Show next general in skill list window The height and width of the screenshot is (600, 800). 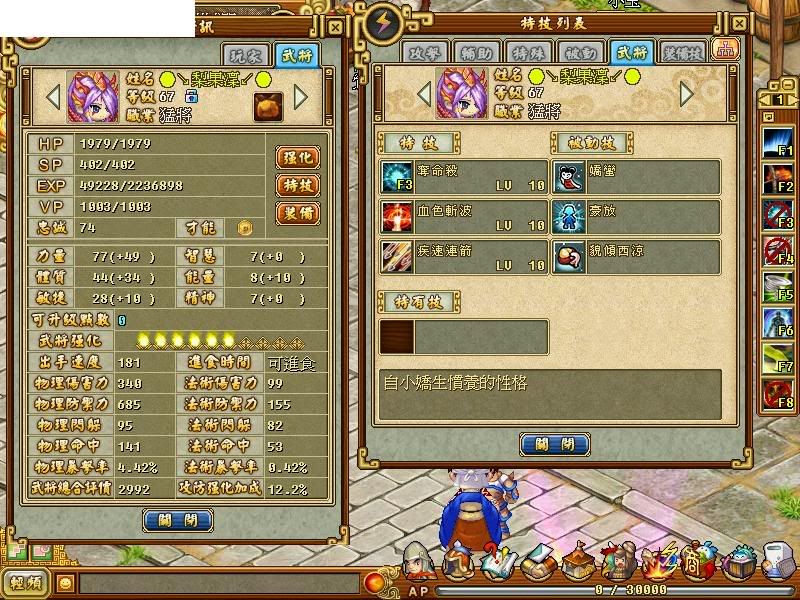pyautogui.click(x=687, y=94)
